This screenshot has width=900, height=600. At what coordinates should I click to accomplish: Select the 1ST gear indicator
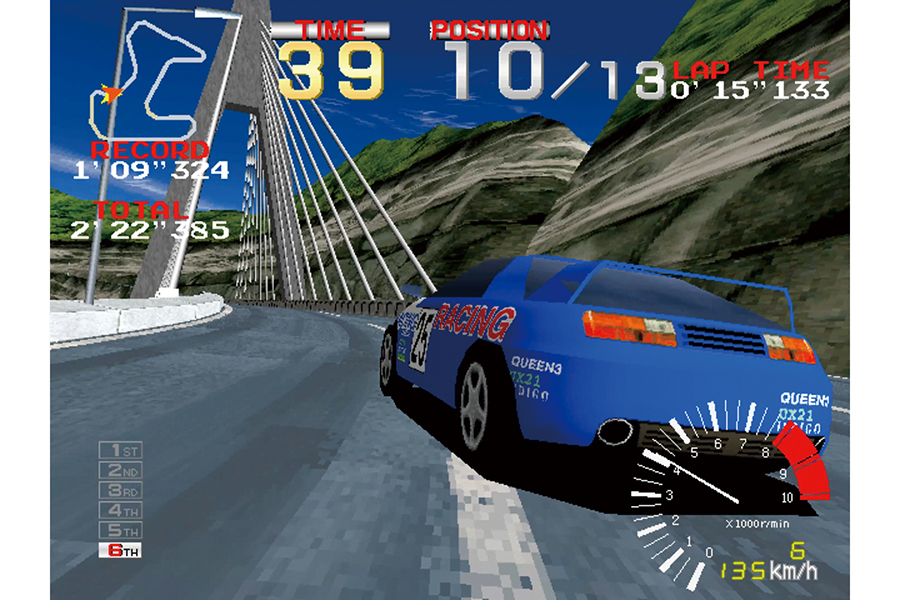pos(120,452)
